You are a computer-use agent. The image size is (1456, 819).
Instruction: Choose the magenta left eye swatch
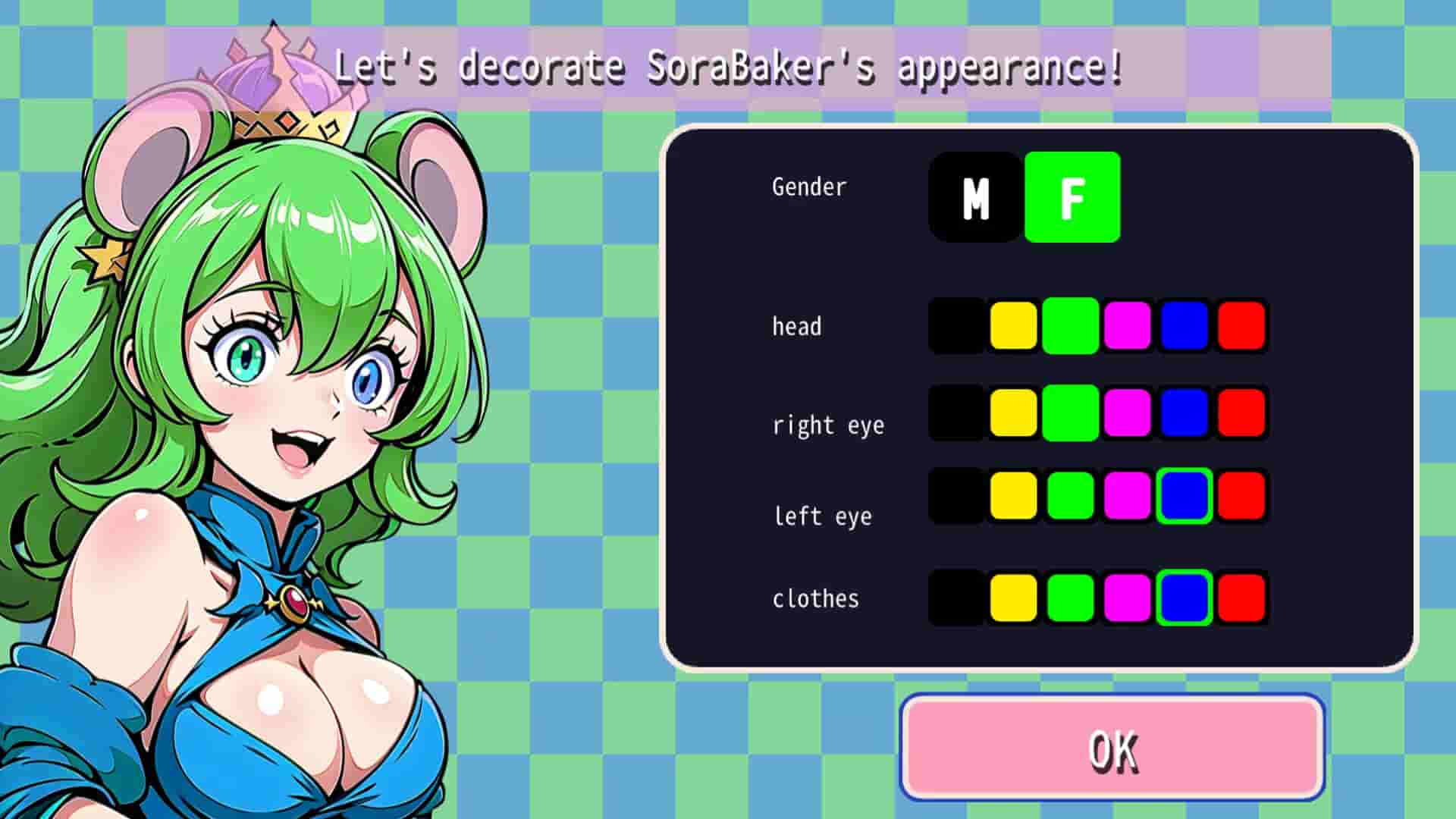pos(1128,496)
